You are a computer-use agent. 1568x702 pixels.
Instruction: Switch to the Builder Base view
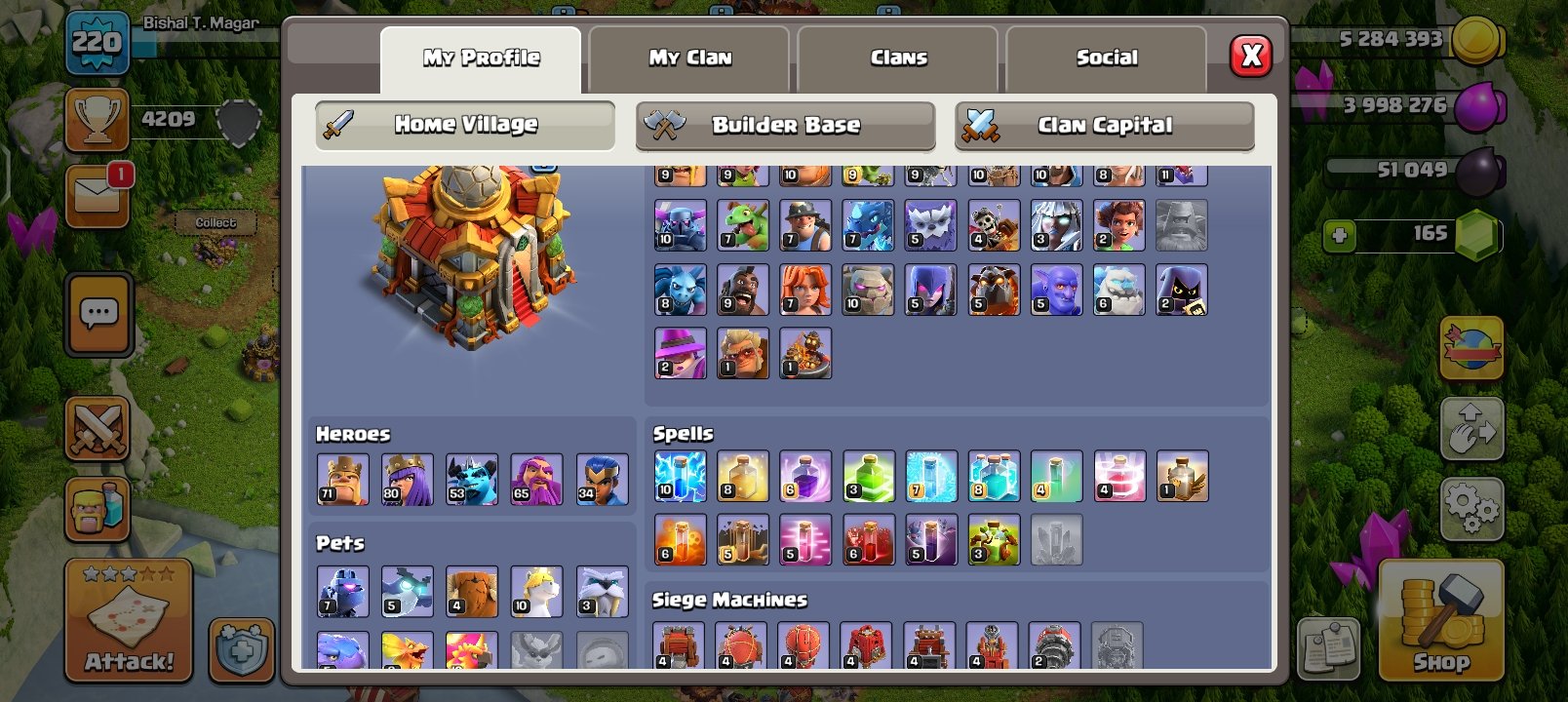click(x=786, y=125)
